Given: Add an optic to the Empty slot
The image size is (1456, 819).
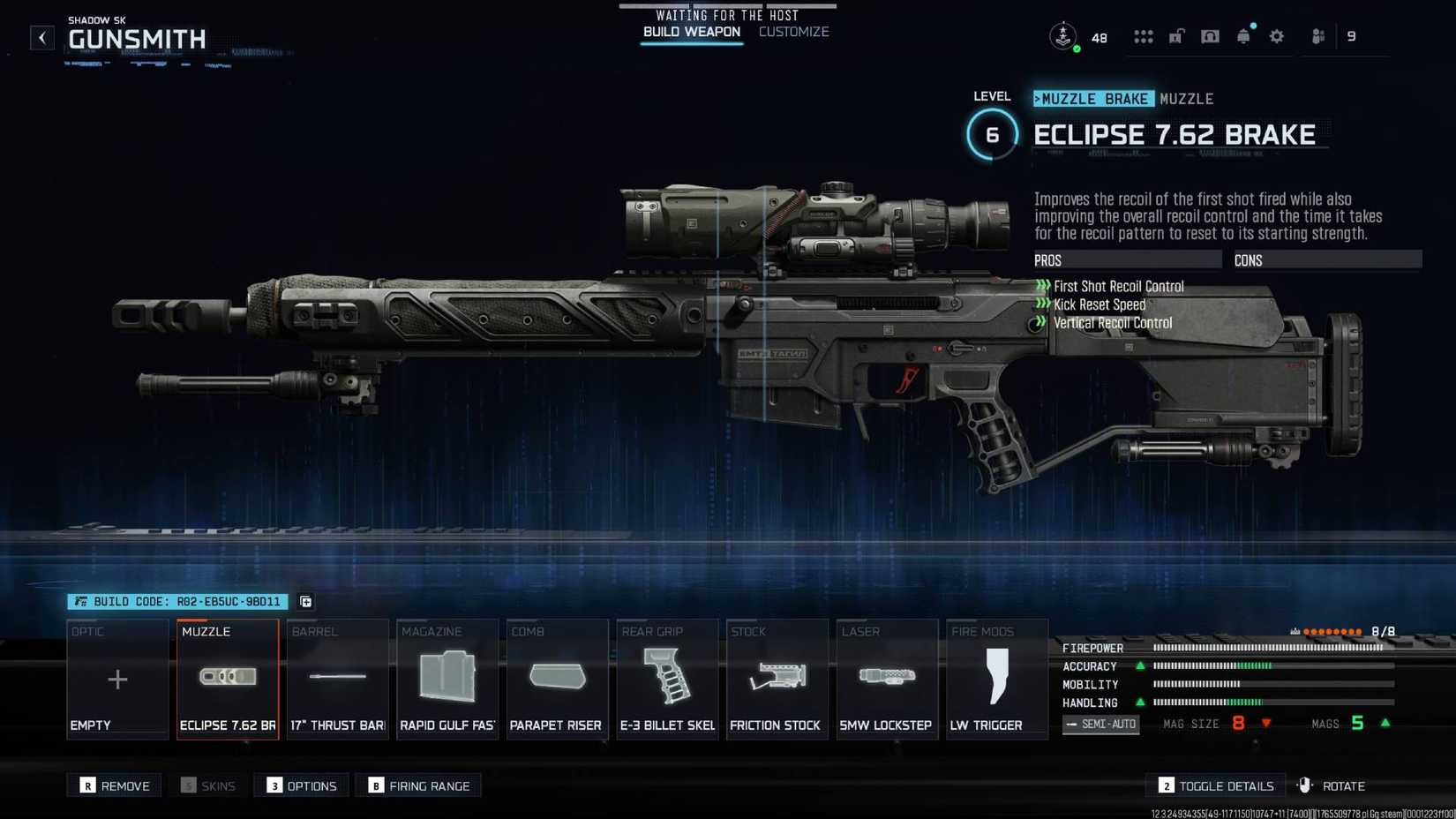Looking at the screenshot, I should [x=116, y=680].
